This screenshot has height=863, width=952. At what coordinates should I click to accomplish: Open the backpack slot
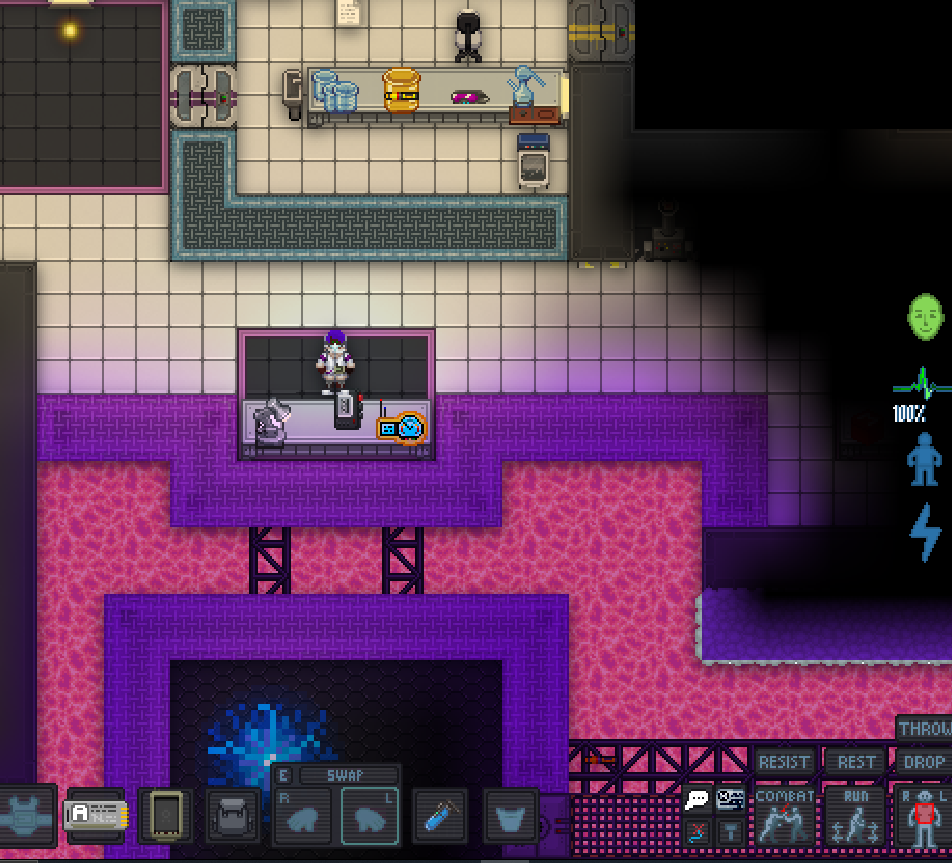pyautogui.click(x=232, y=817)
